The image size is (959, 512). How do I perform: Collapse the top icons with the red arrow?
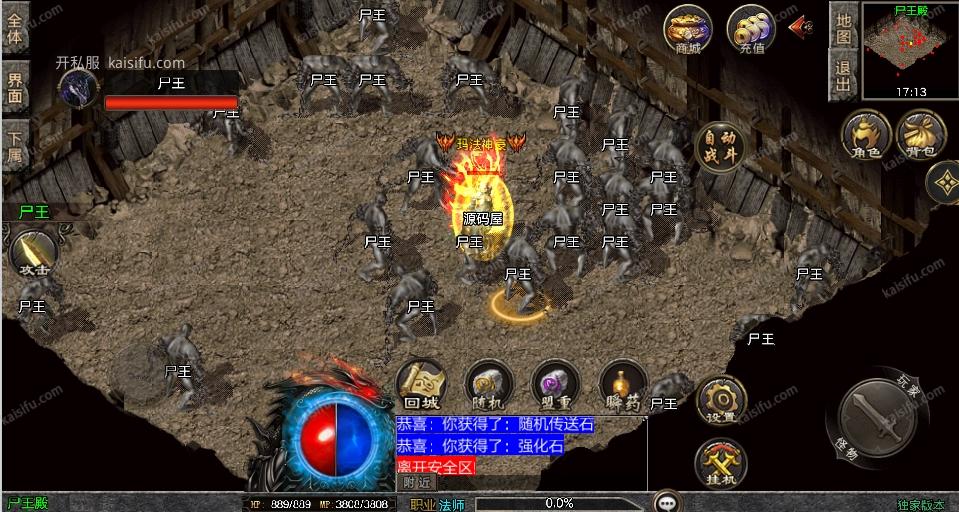801,28
